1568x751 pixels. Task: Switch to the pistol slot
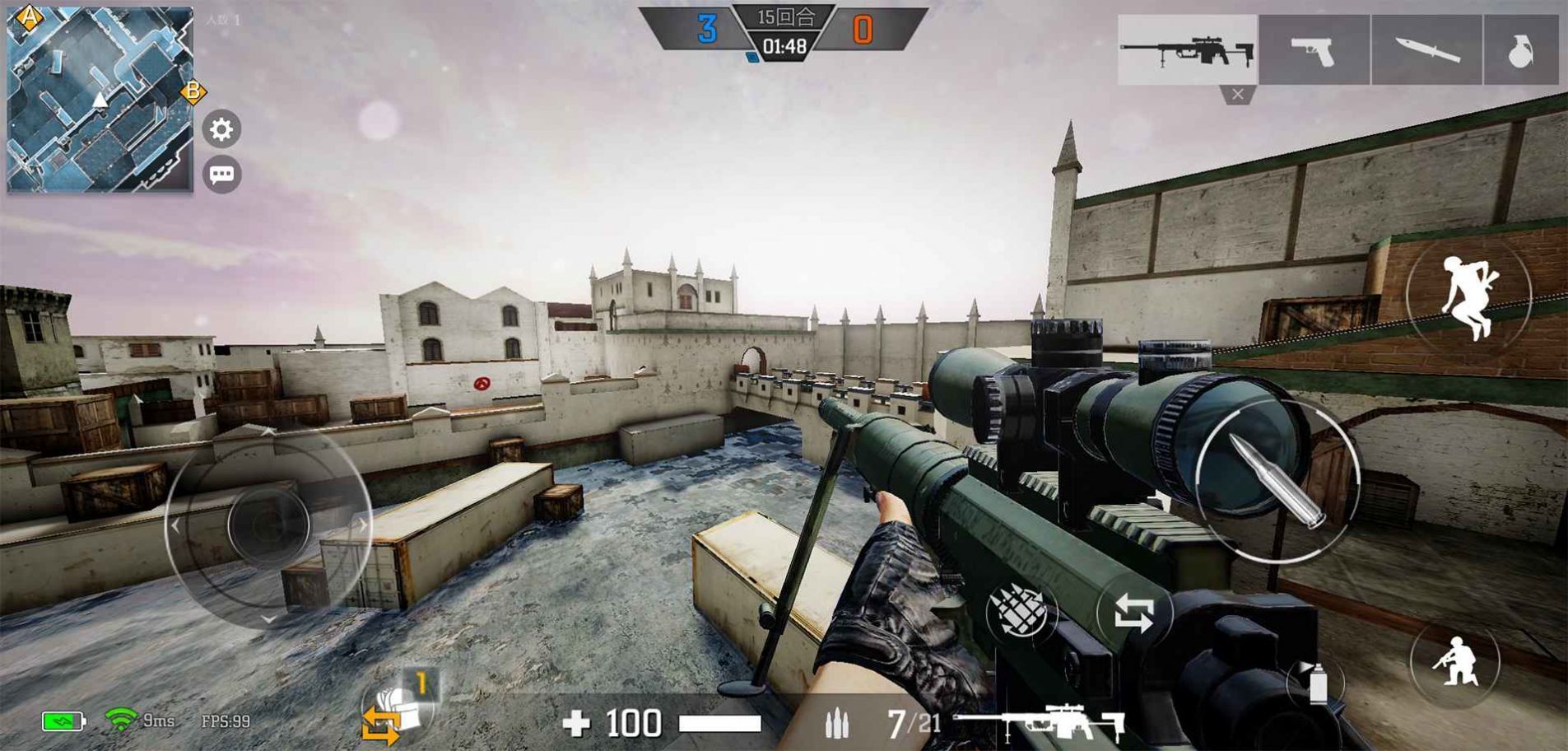click(x=1314, y=51)
